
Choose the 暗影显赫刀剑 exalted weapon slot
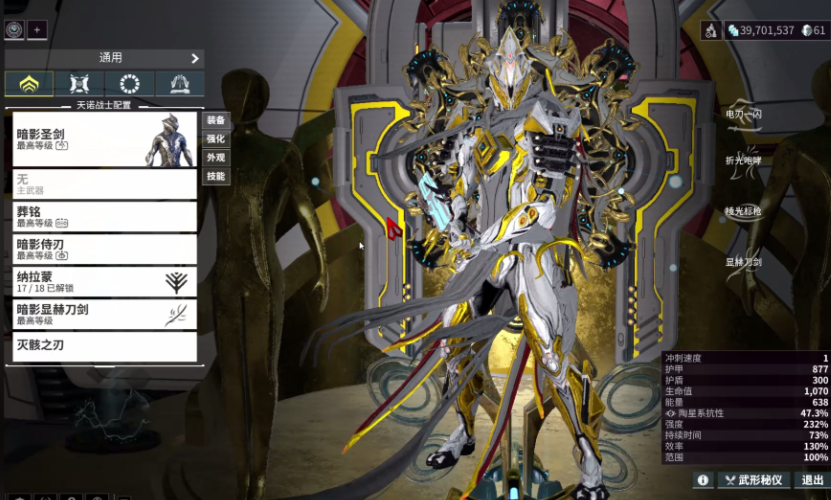point(105,314)
